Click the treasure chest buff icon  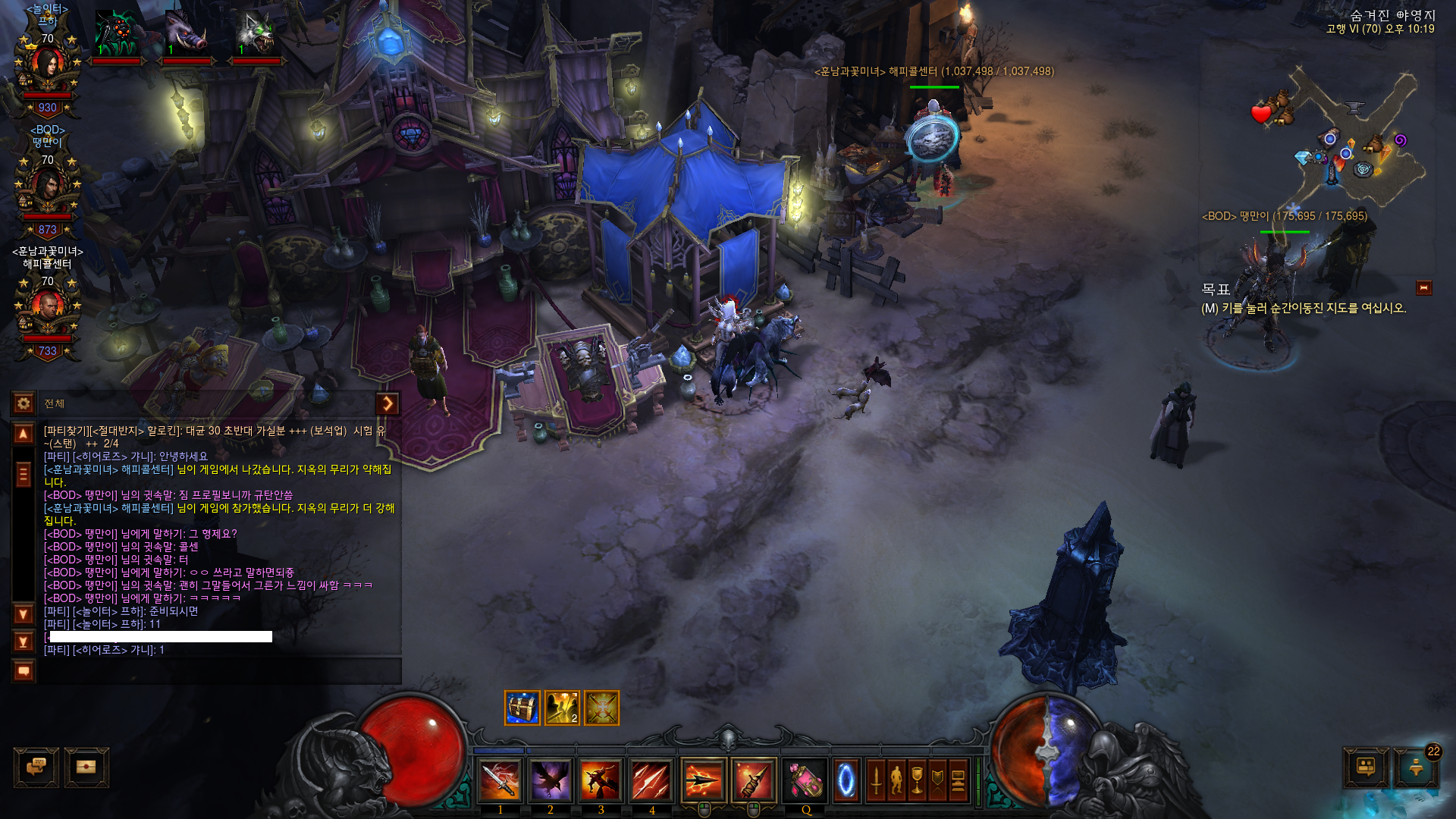(x=522, y=708)
